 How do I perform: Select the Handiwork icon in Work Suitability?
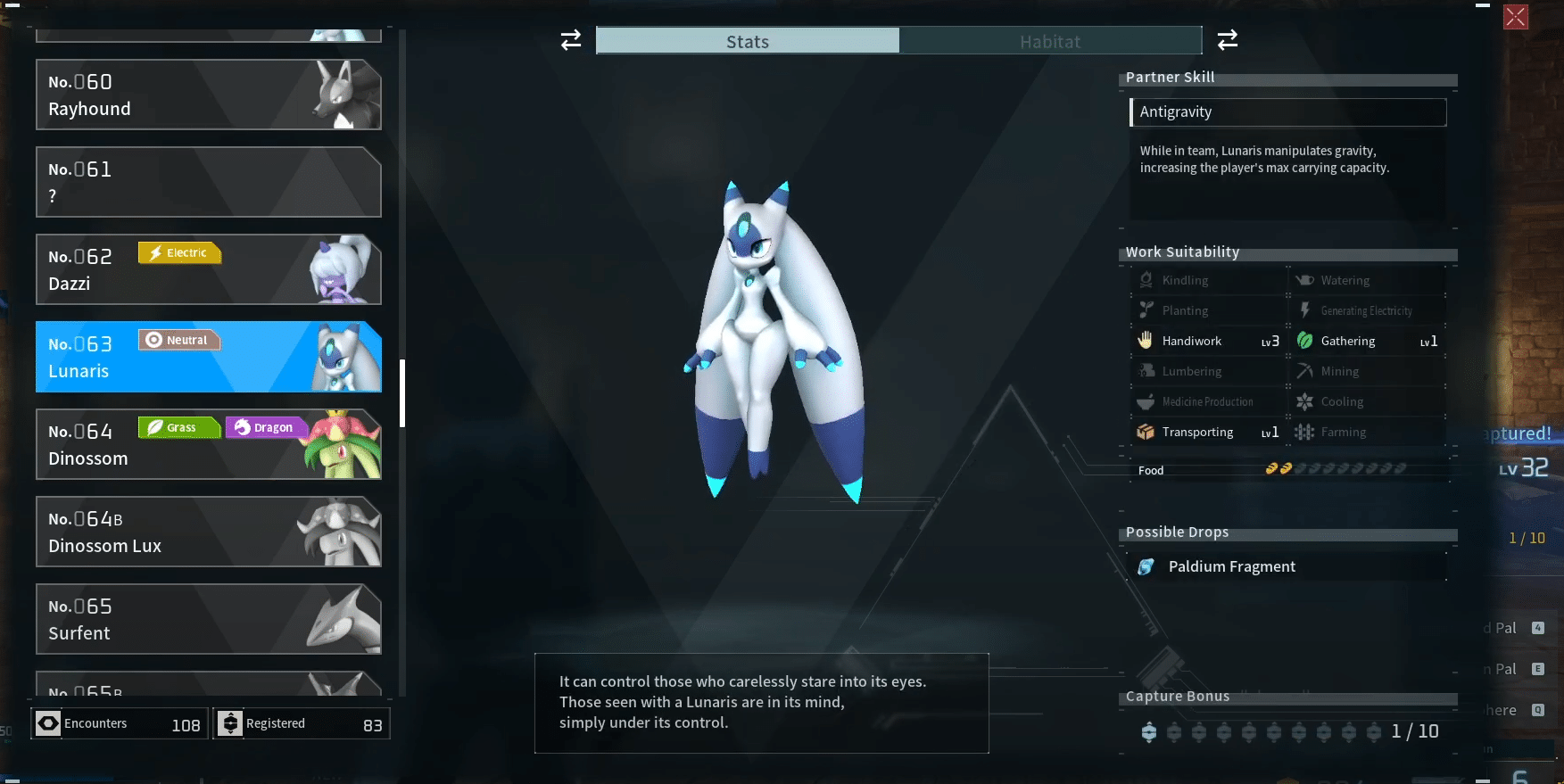tap(1146, 340)
